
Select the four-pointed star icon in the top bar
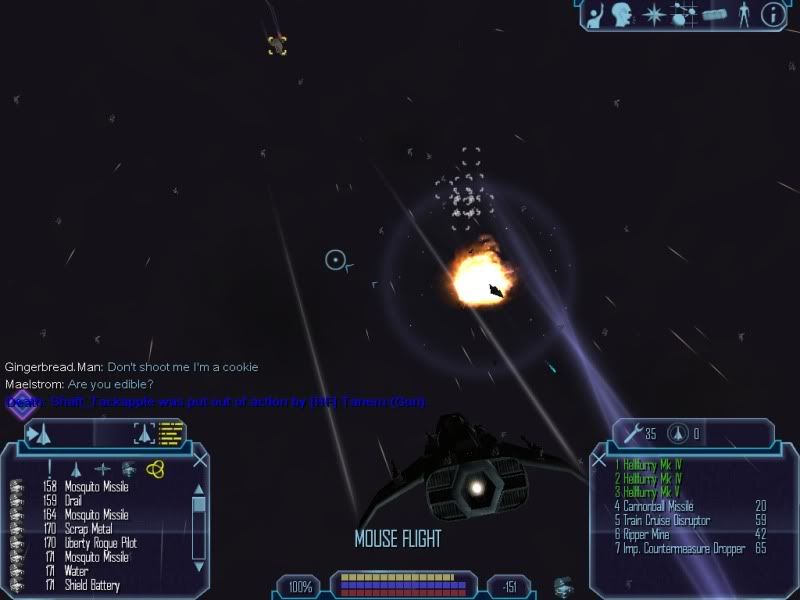pyautogui.click(x=654, y=14)
